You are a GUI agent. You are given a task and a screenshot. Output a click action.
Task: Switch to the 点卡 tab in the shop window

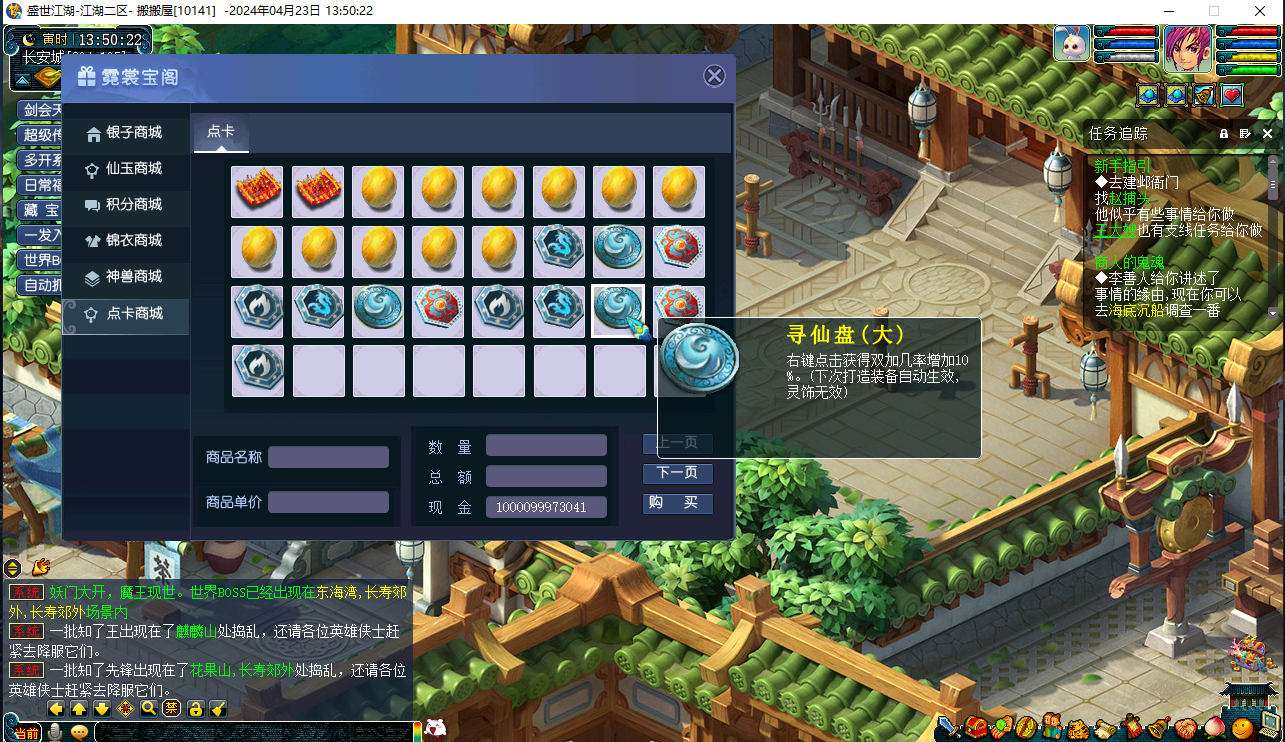[221, 131]
